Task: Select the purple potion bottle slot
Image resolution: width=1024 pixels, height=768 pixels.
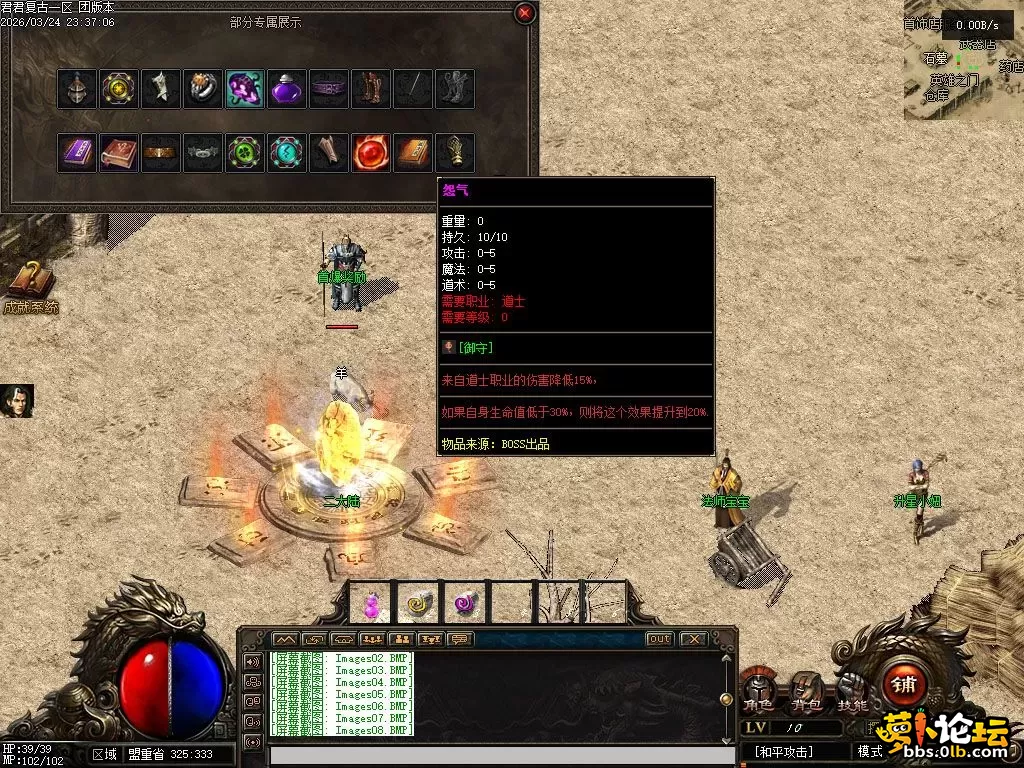Action: click(x=287, y=89)
